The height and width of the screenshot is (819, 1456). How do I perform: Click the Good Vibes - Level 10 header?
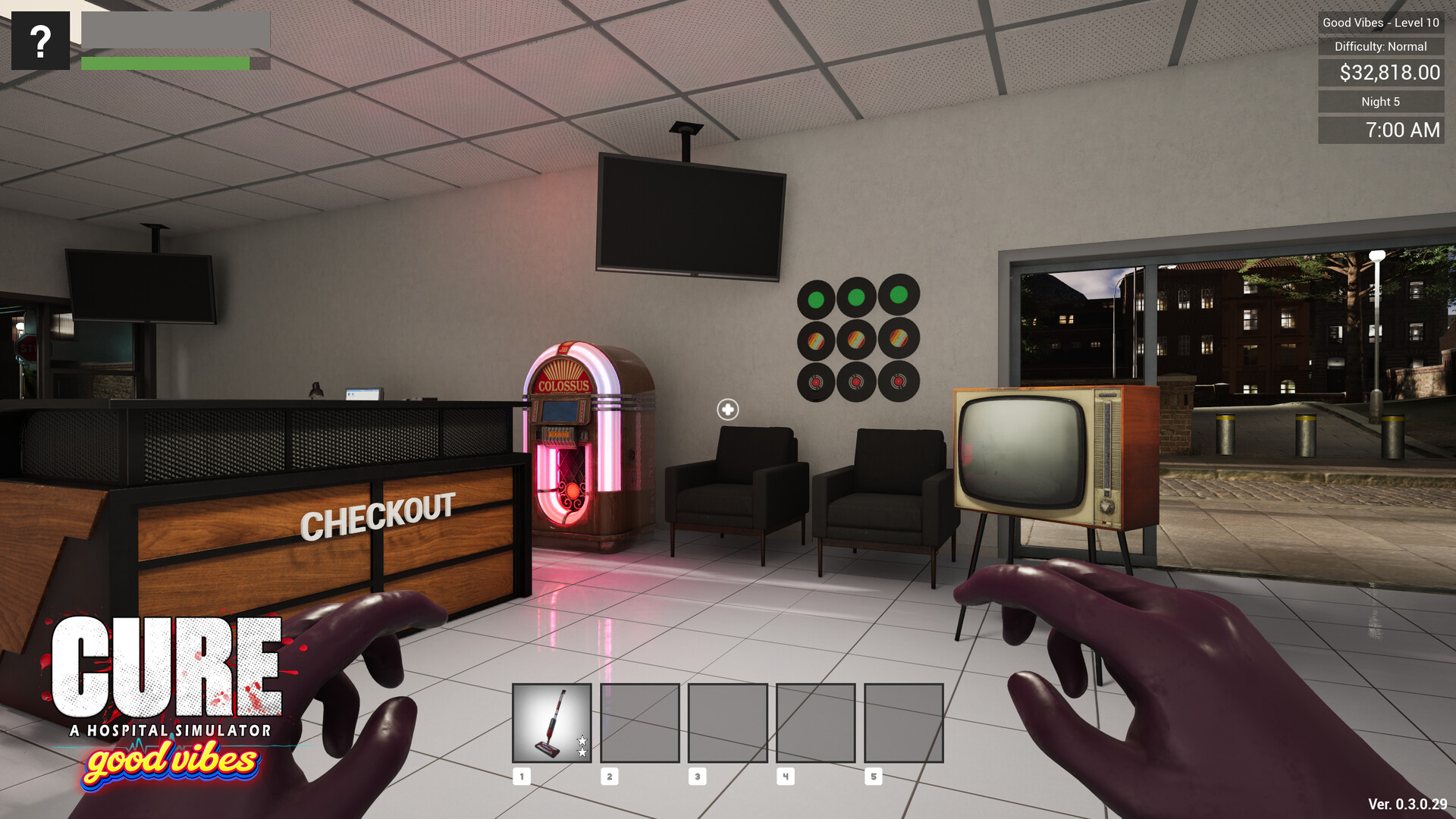pyautogui.click(x=1380, y=23)
